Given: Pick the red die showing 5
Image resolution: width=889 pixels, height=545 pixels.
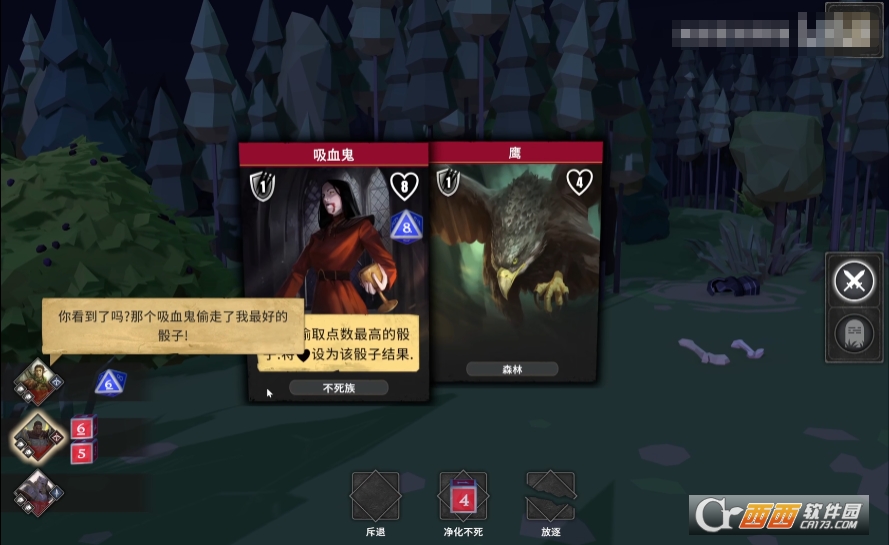Looking at the screenshot, I should (x=82, y=453).
